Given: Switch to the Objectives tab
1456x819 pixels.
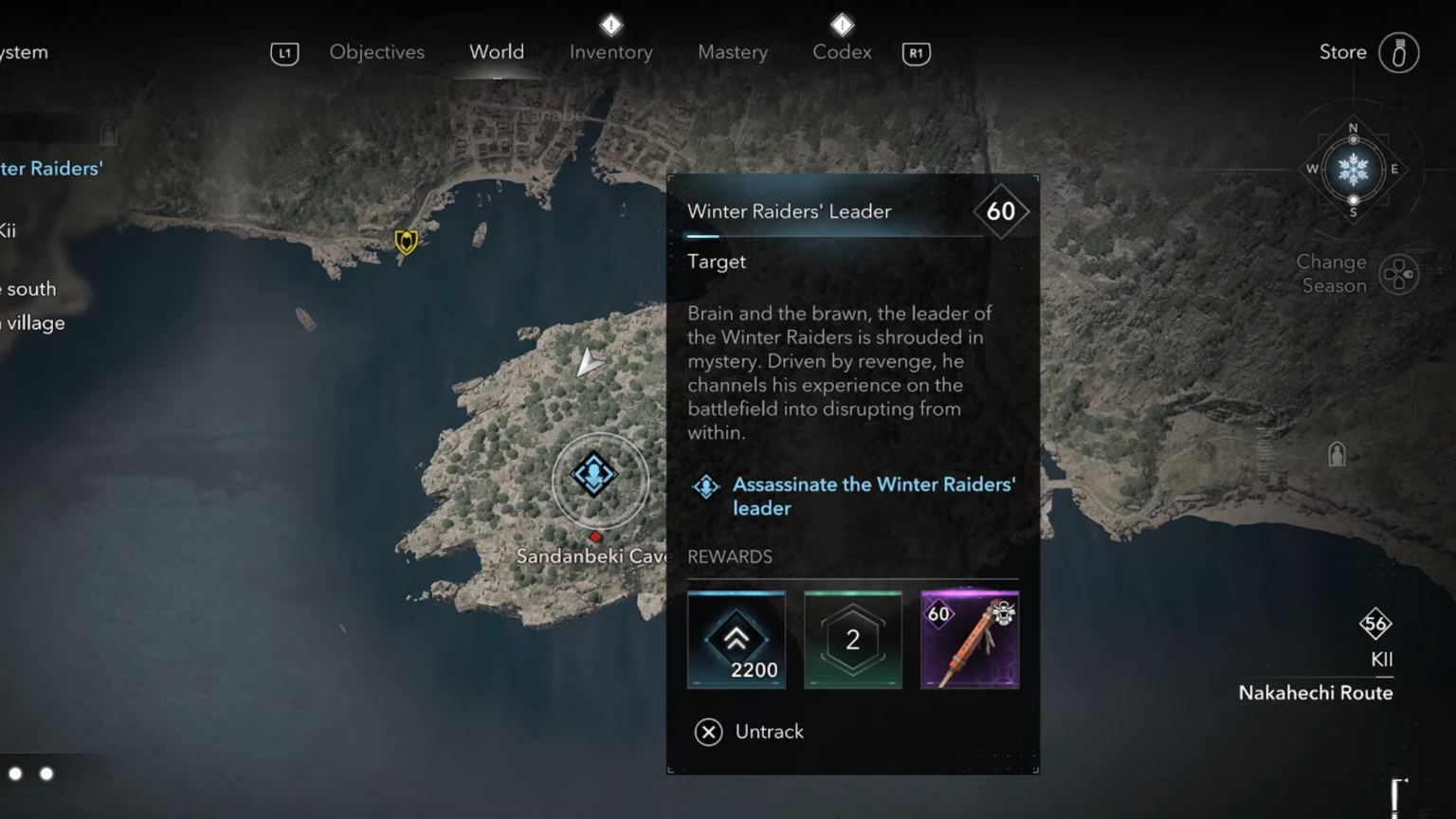Looking at the screenshot, I should click(376, 52).
